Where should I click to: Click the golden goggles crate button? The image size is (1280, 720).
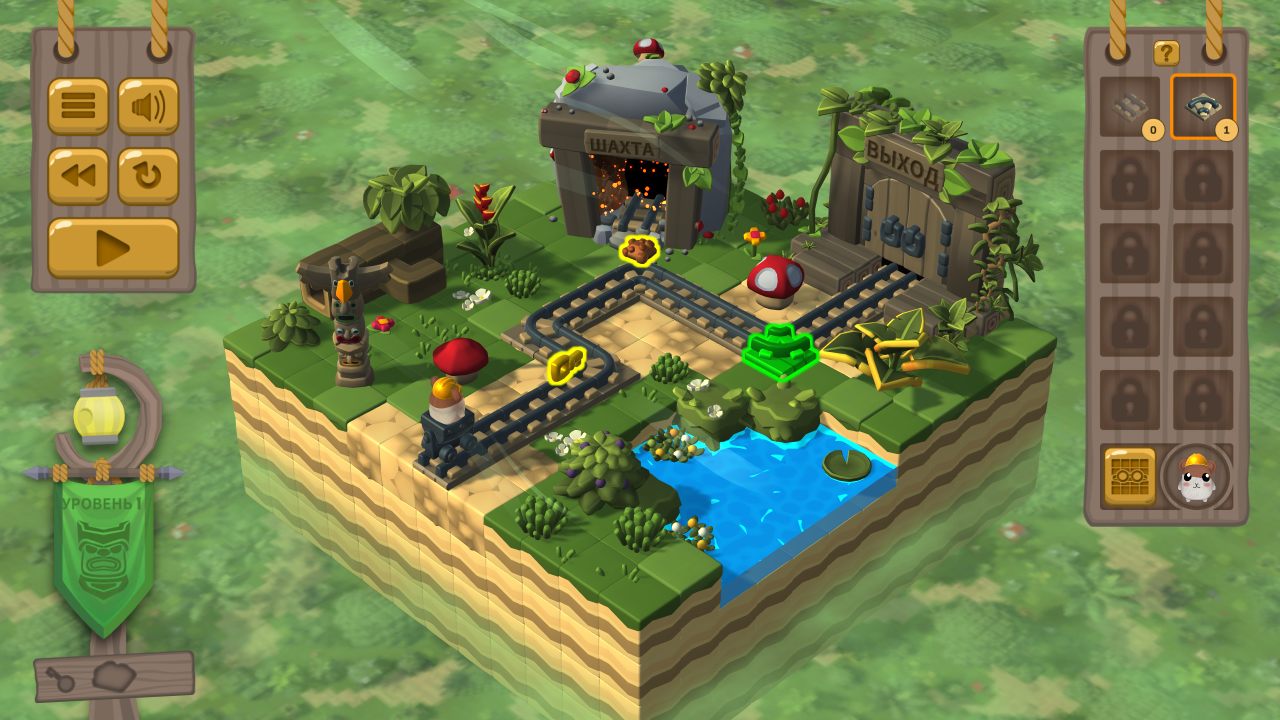[1130, 476]
